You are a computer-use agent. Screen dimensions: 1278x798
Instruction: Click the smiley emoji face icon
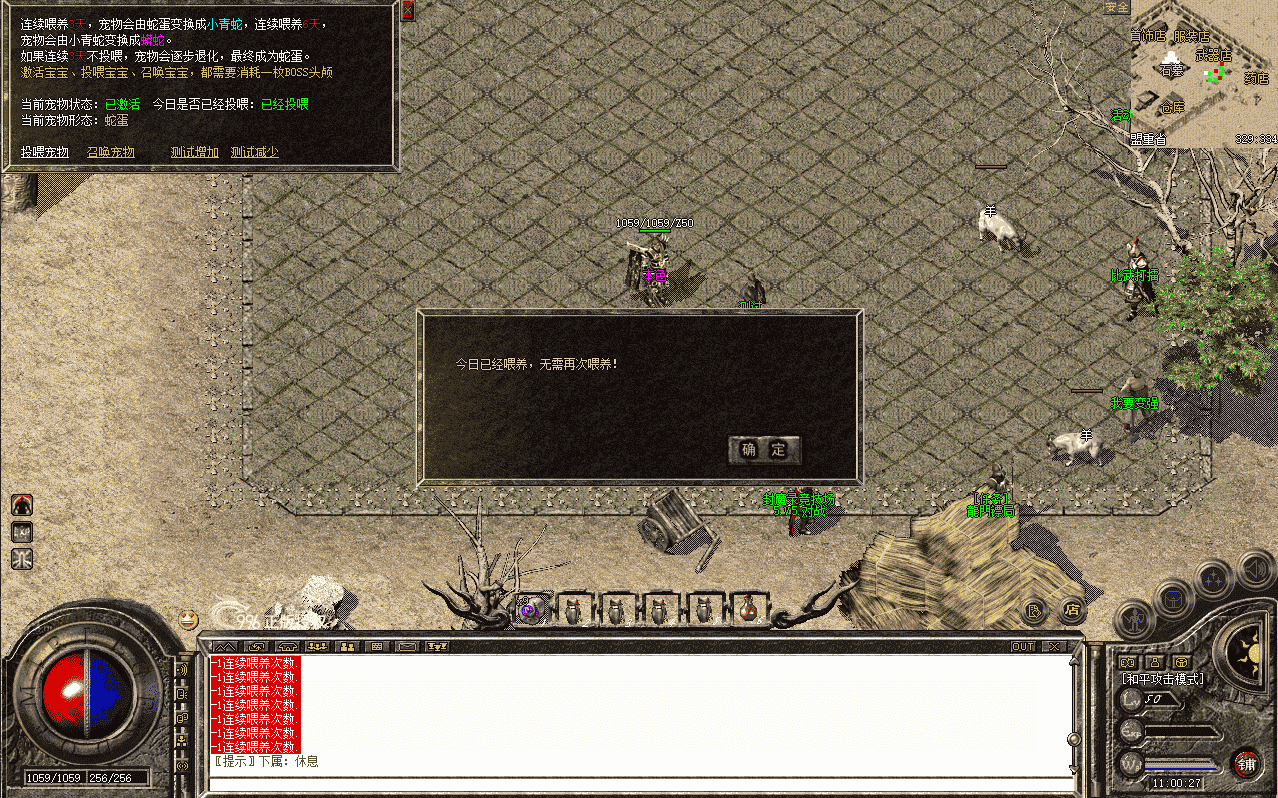(x=188, y=619)
